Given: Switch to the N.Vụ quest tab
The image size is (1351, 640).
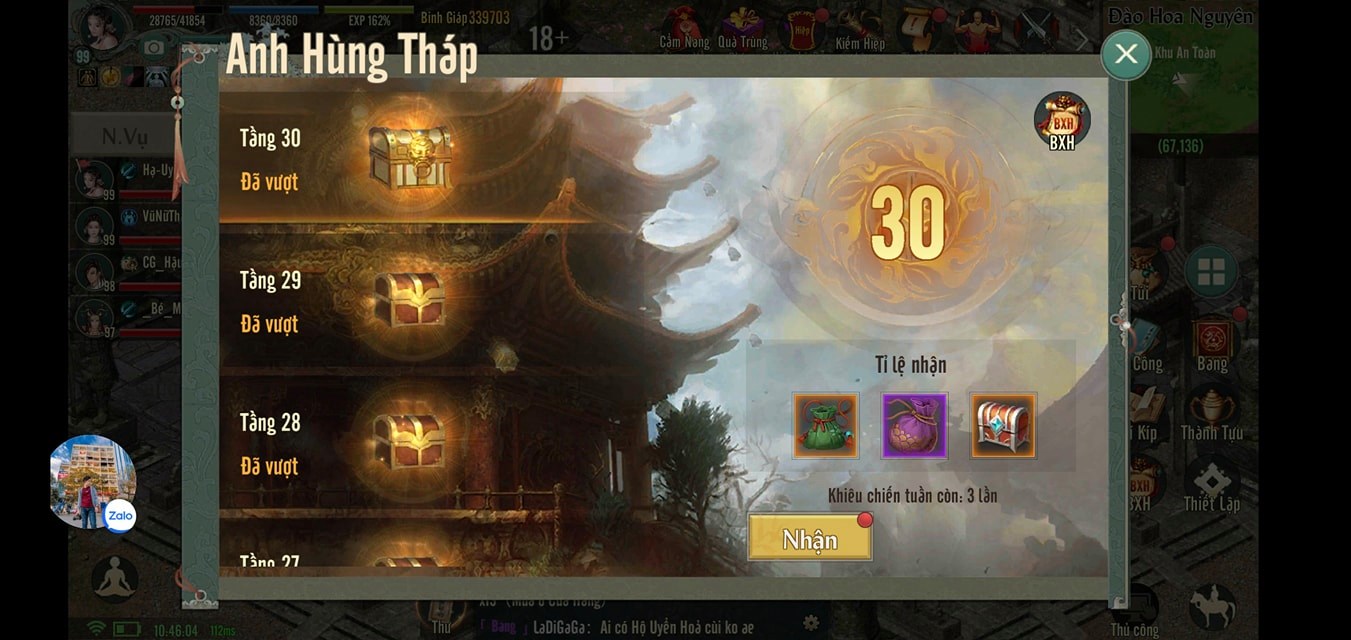Looking at the screenshot, I should click(x=125, y=136).
